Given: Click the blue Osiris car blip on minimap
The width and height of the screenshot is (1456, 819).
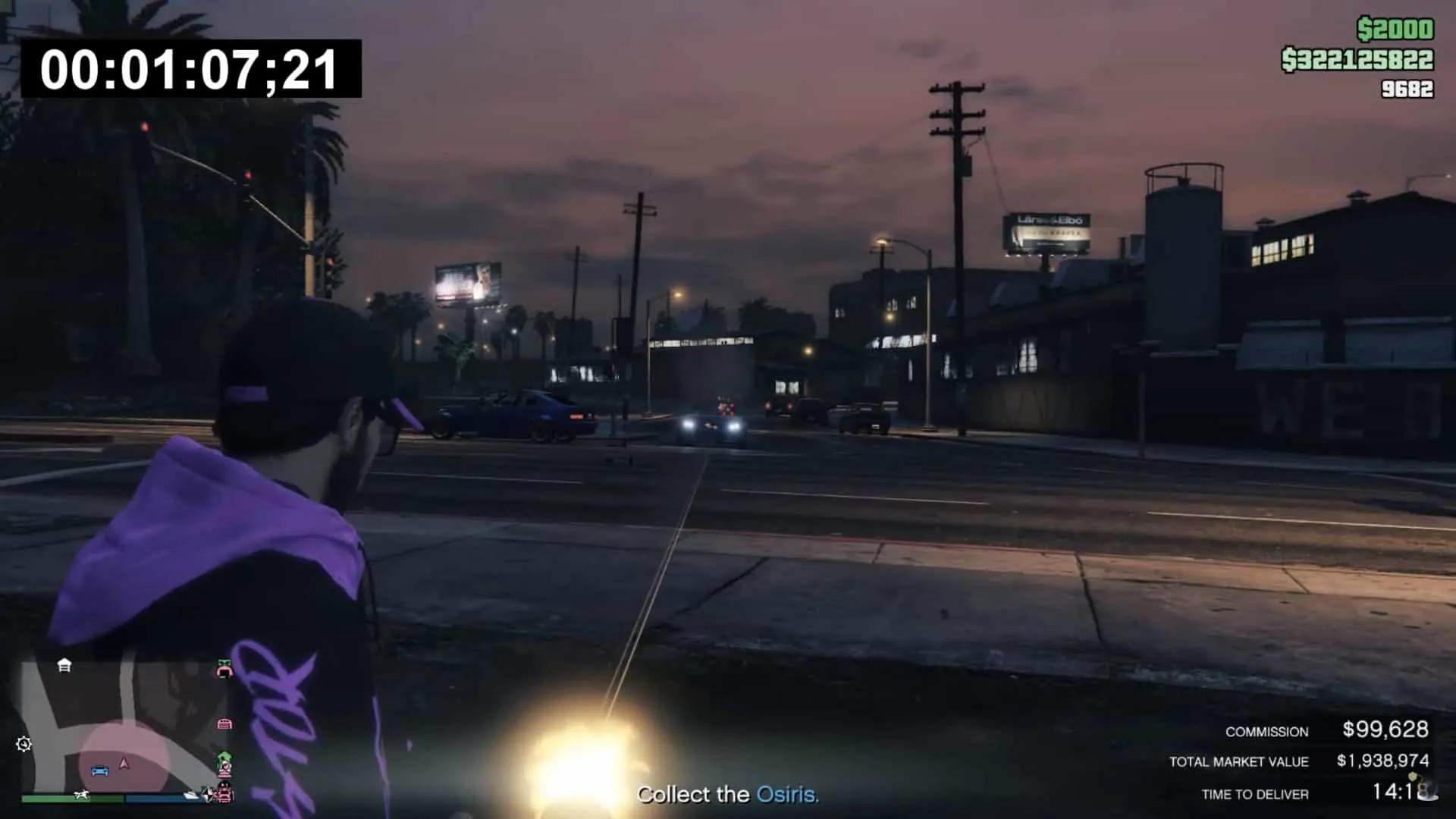Looking at the screenshot, I should point(99,771).
